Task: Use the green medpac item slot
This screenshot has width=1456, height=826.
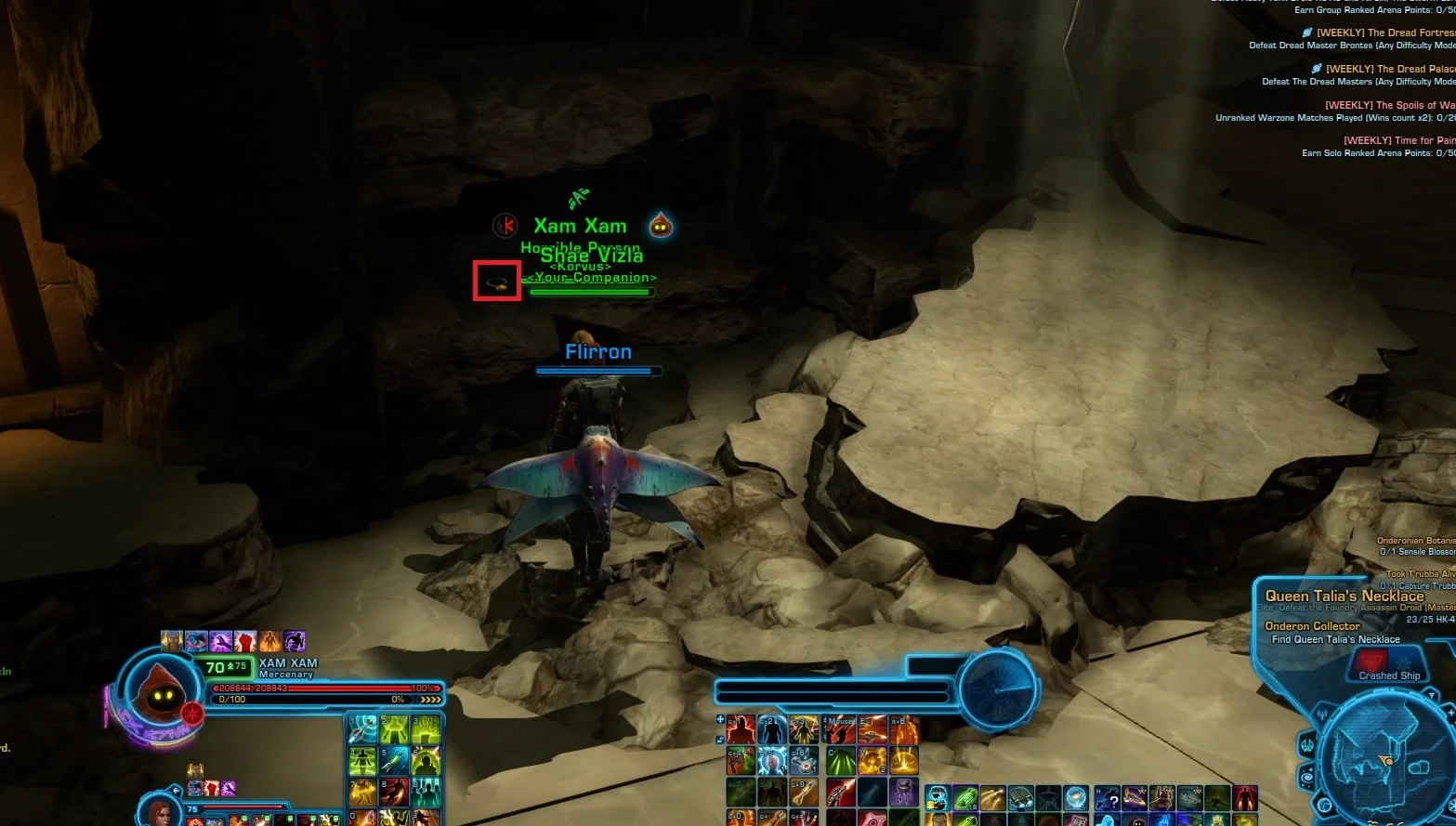Action: pyautogui.click(x=965, y=797)
